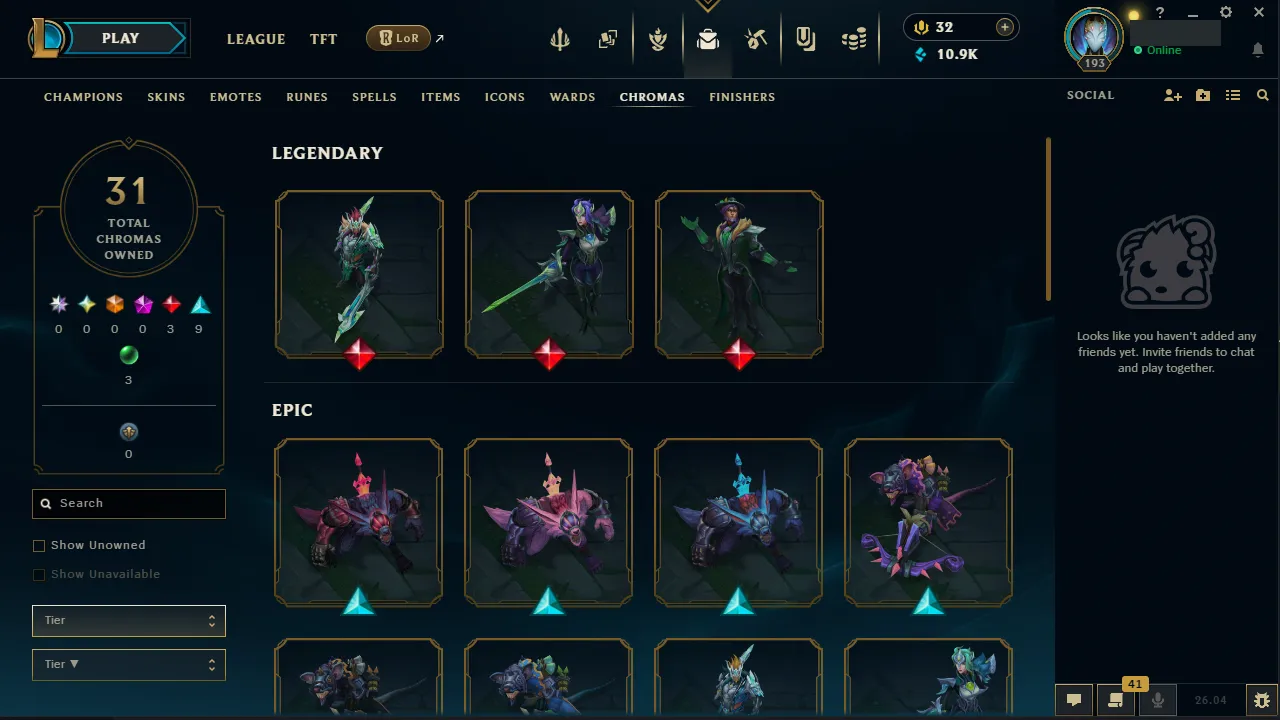Mute the microphone in the bottom bar
The height and width of the screenshot is (720, 1280).
pos(1157,700)
